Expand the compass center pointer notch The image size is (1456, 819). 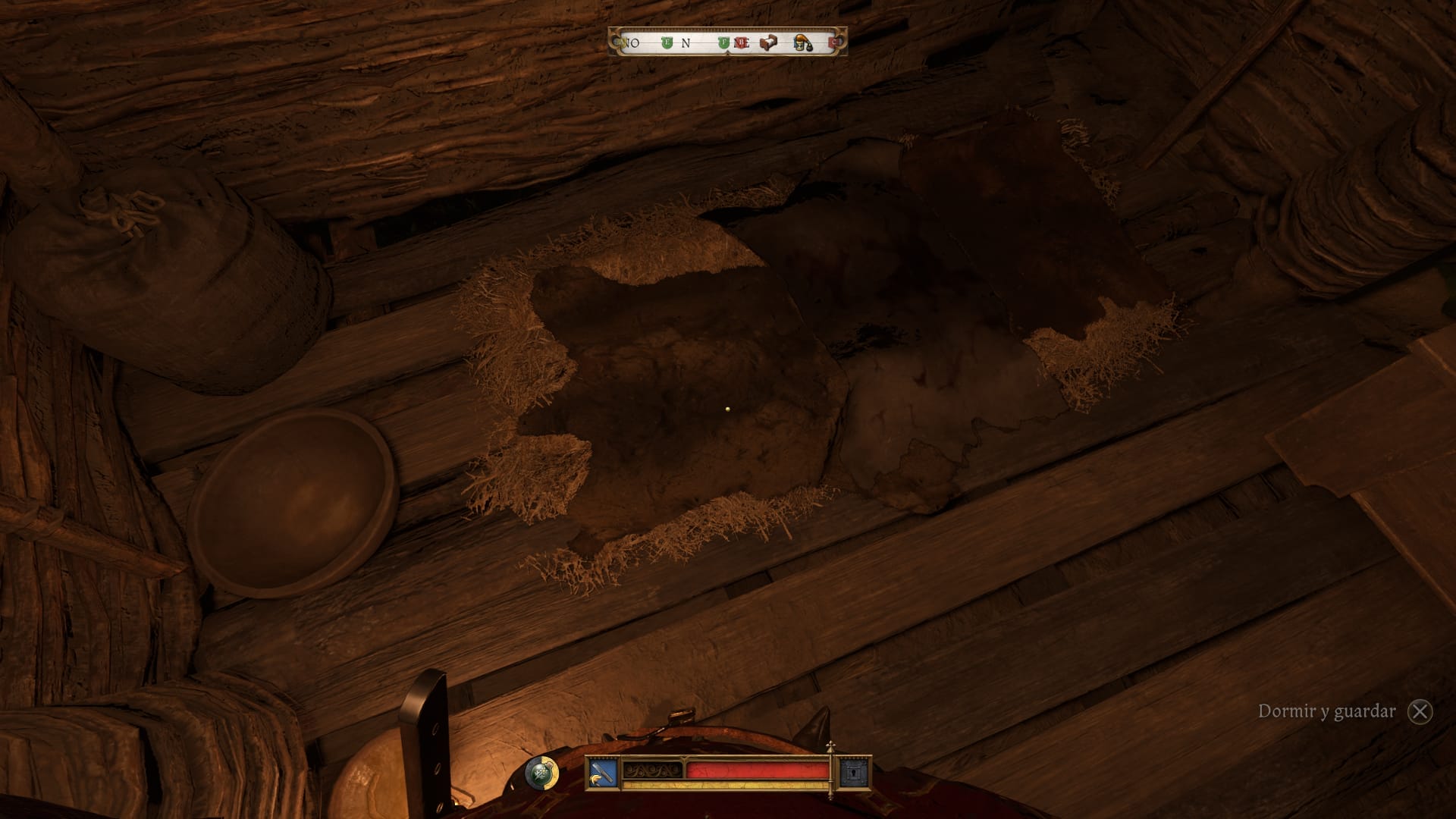click(x=728, y=54)
